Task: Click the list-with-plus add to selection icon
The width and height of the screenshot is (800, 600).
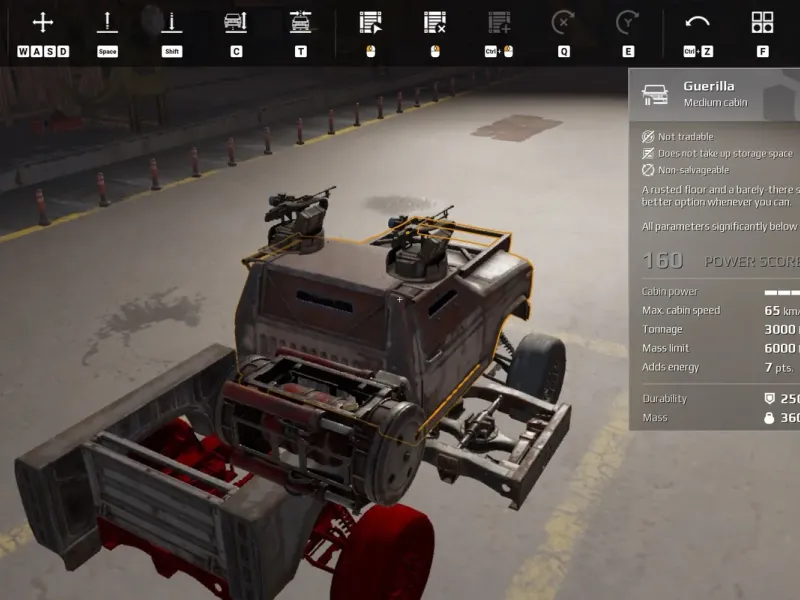Action: (x=499, y=22)
